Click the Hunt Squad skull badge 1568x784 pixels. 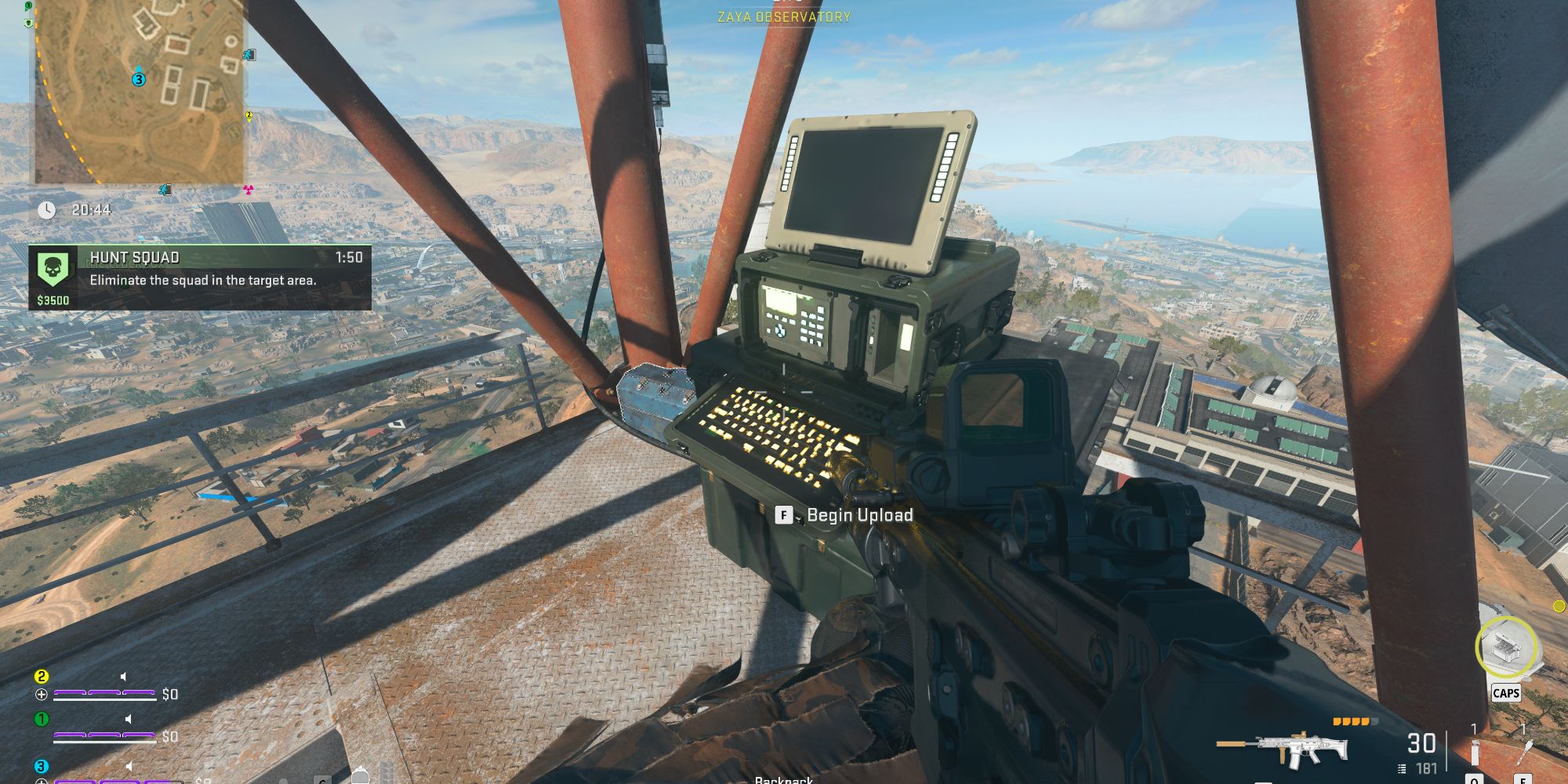(53, 270)
